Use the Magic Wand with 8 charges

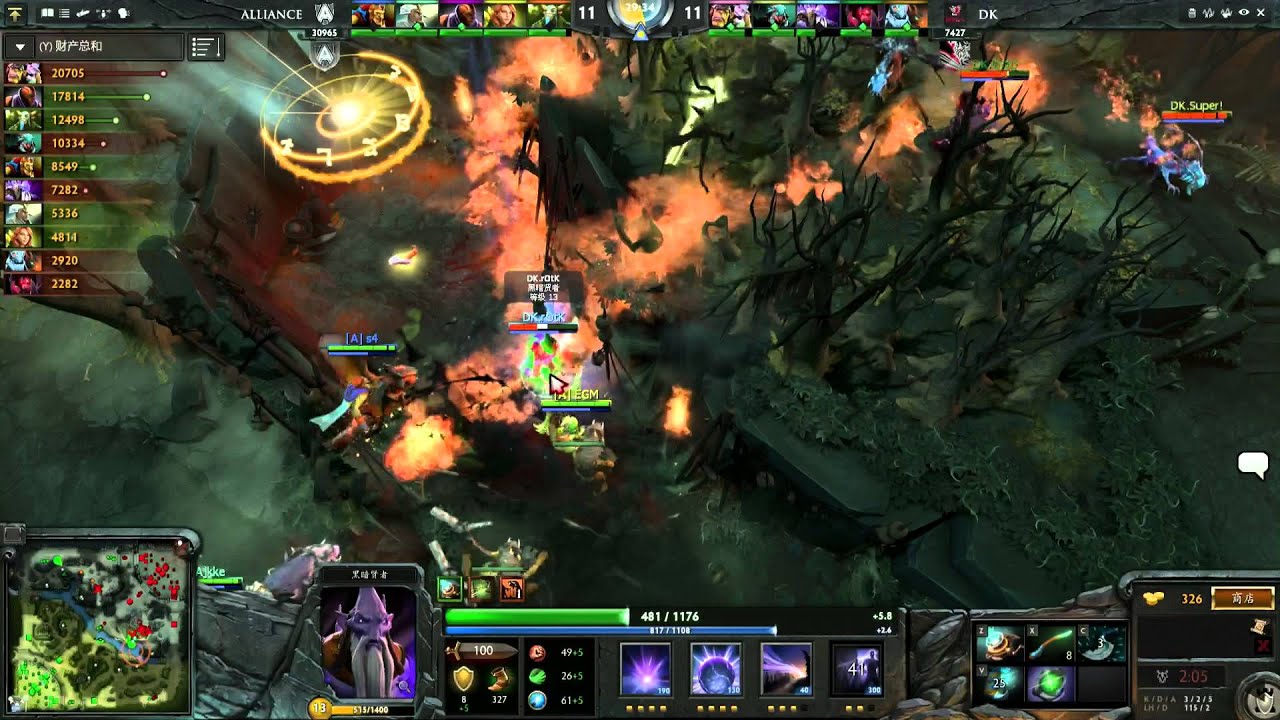point(1048,644)
